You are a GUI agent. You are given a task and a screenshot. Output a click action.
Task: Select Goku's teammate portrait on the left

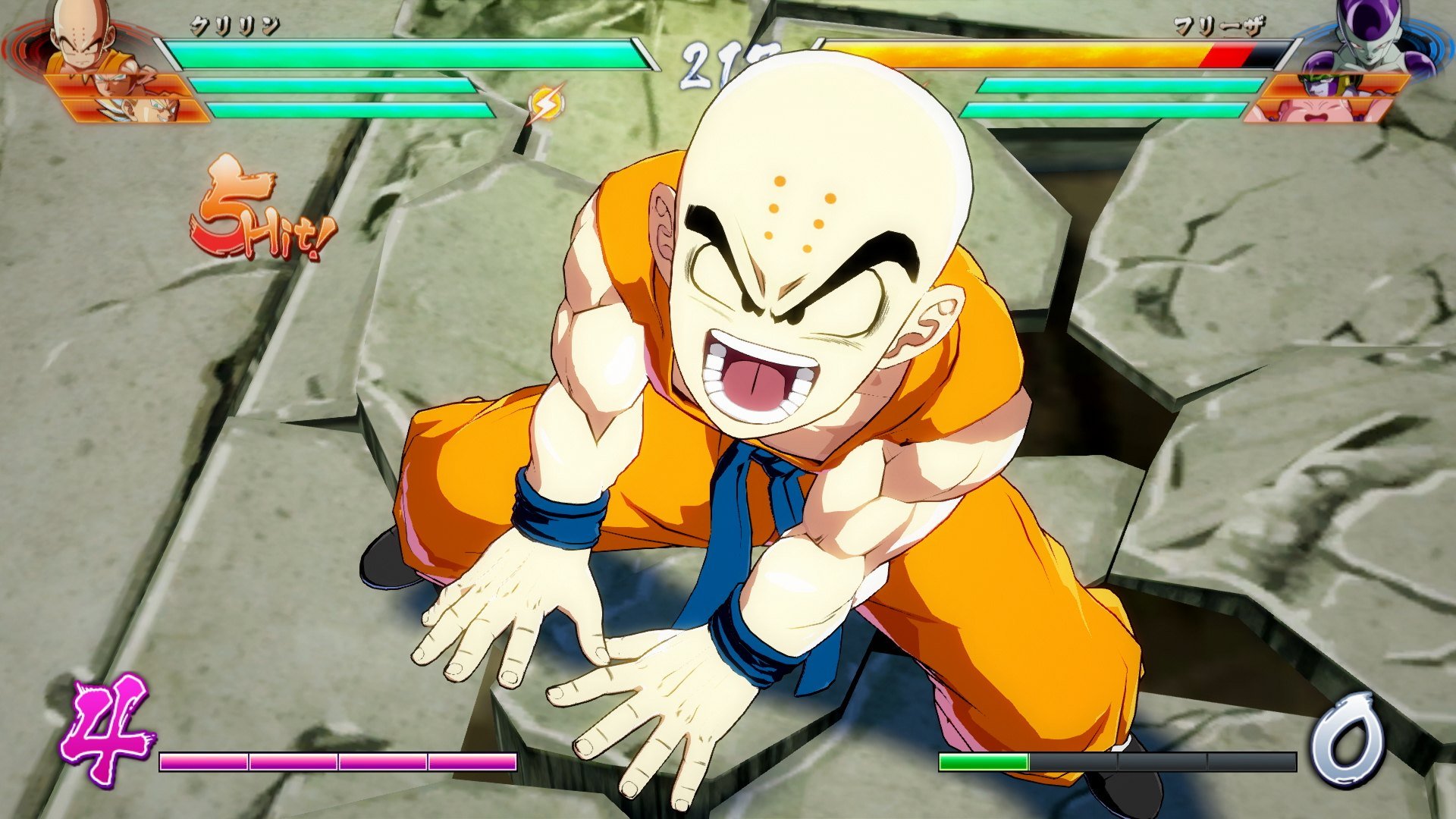tap(114, 83)
